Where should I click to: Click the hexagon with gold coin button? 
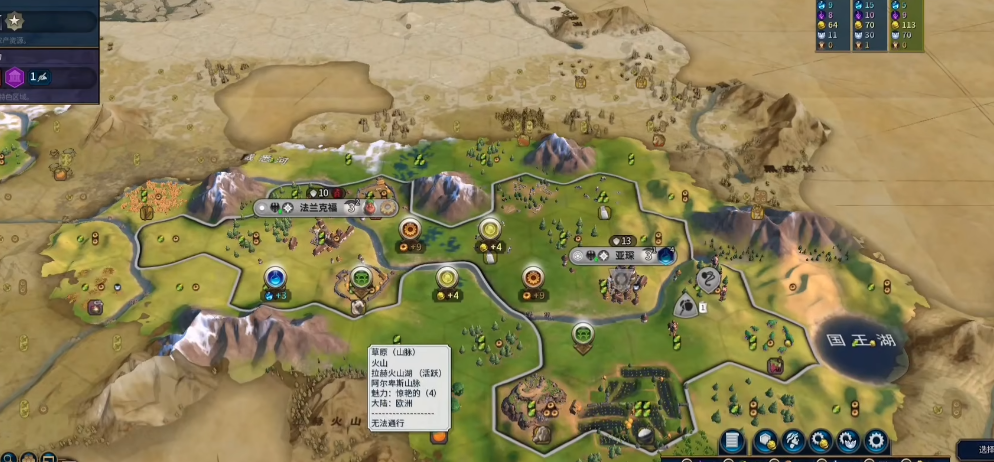point(768,441)
